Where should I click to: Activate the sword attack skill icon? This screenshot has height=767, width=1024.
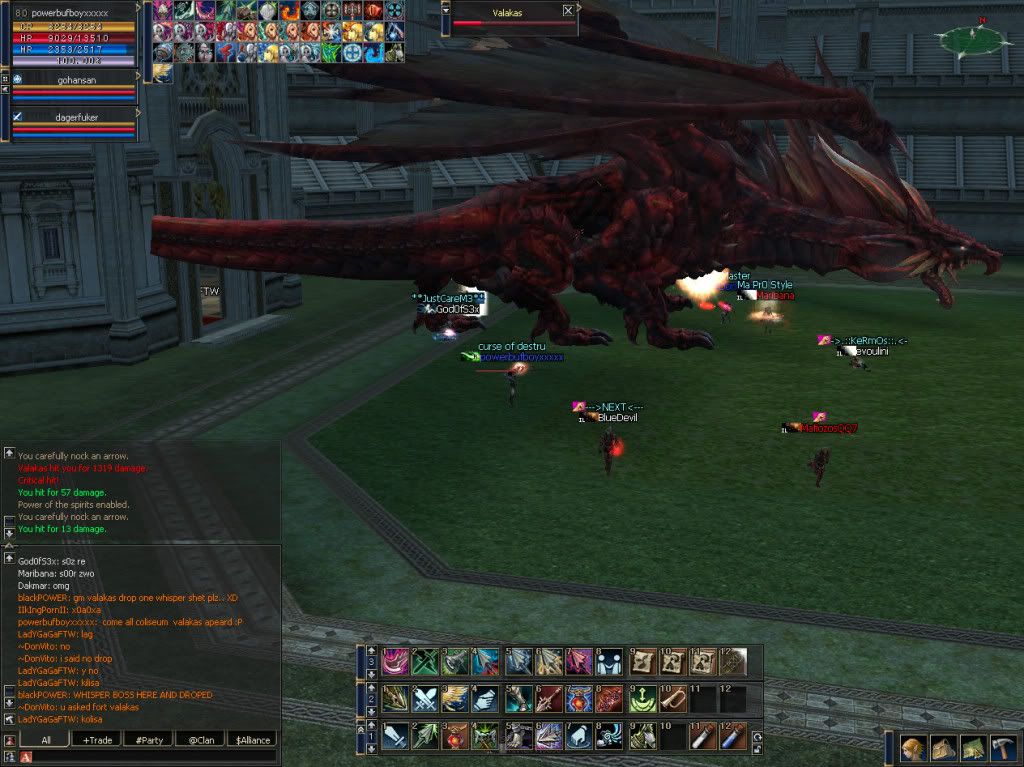pos(395,736)
